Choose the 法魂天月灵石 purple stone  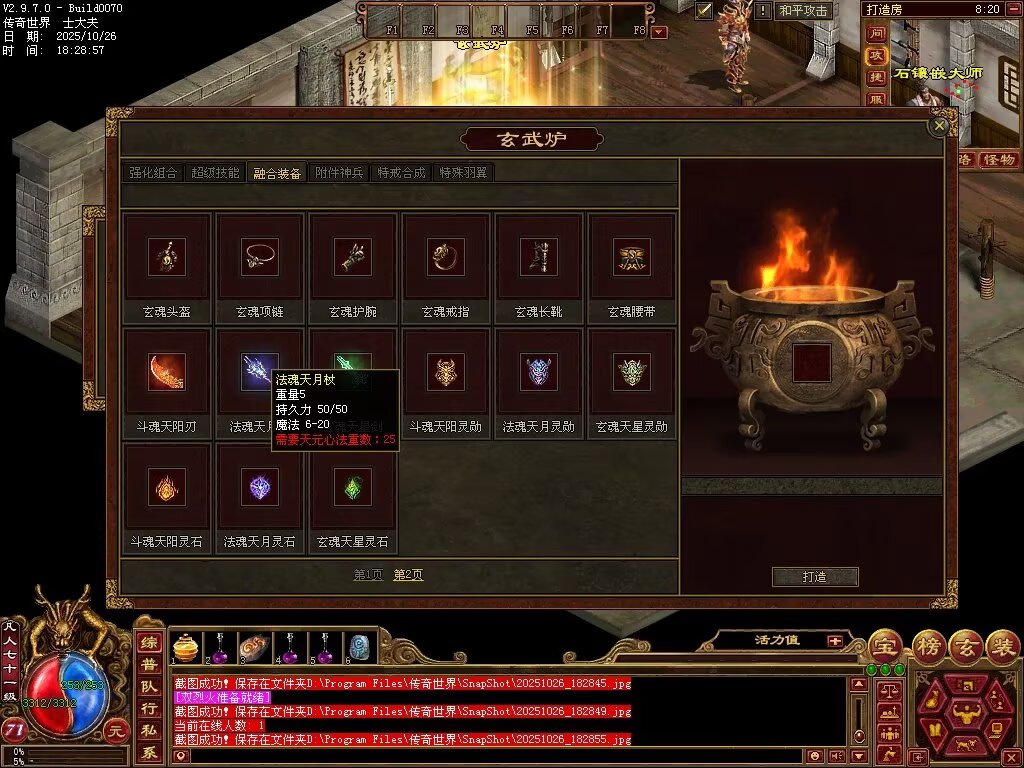point(260,487)
